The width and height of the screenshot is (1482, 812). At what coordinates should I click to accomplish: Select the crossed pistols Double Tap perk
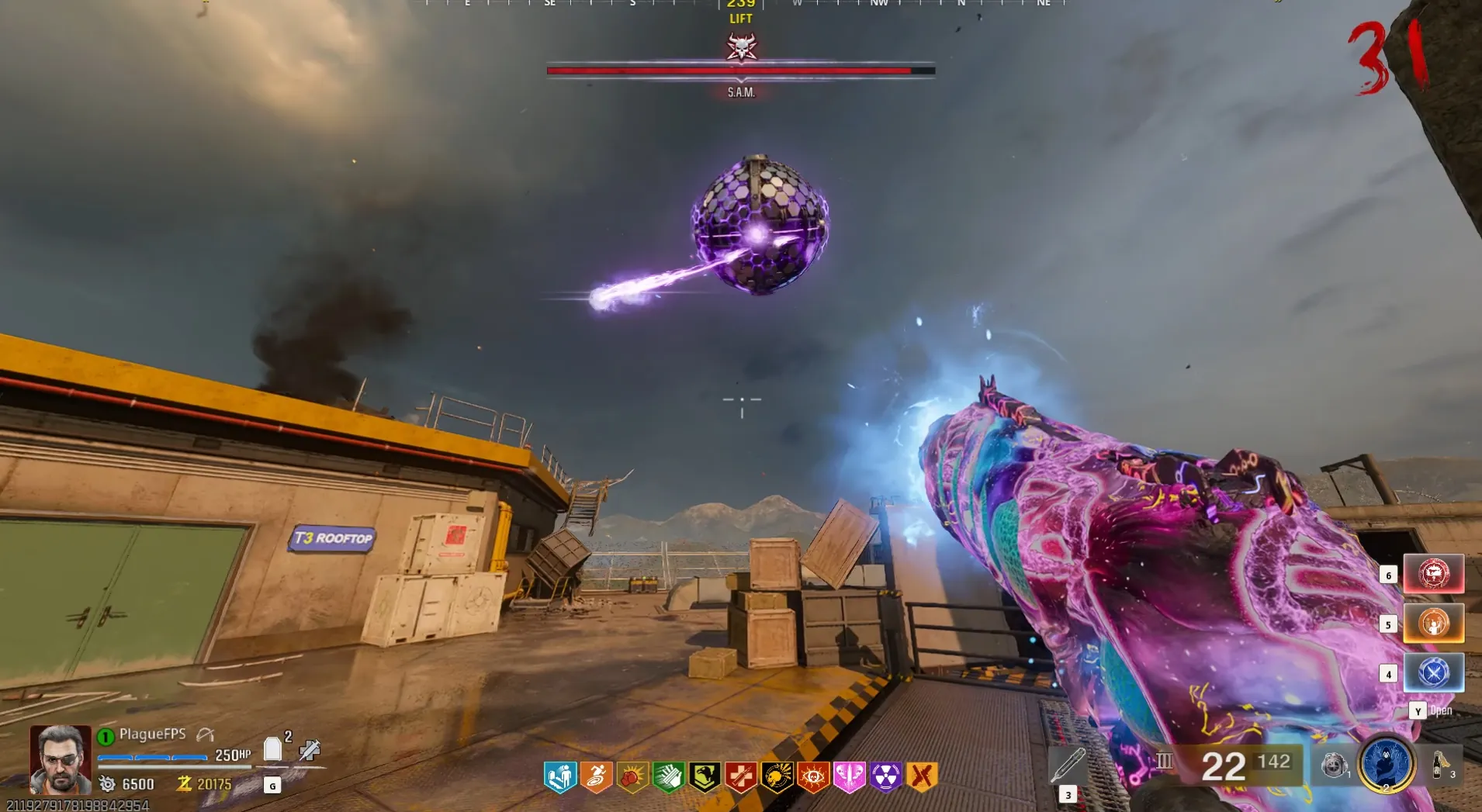coord(922,776)
